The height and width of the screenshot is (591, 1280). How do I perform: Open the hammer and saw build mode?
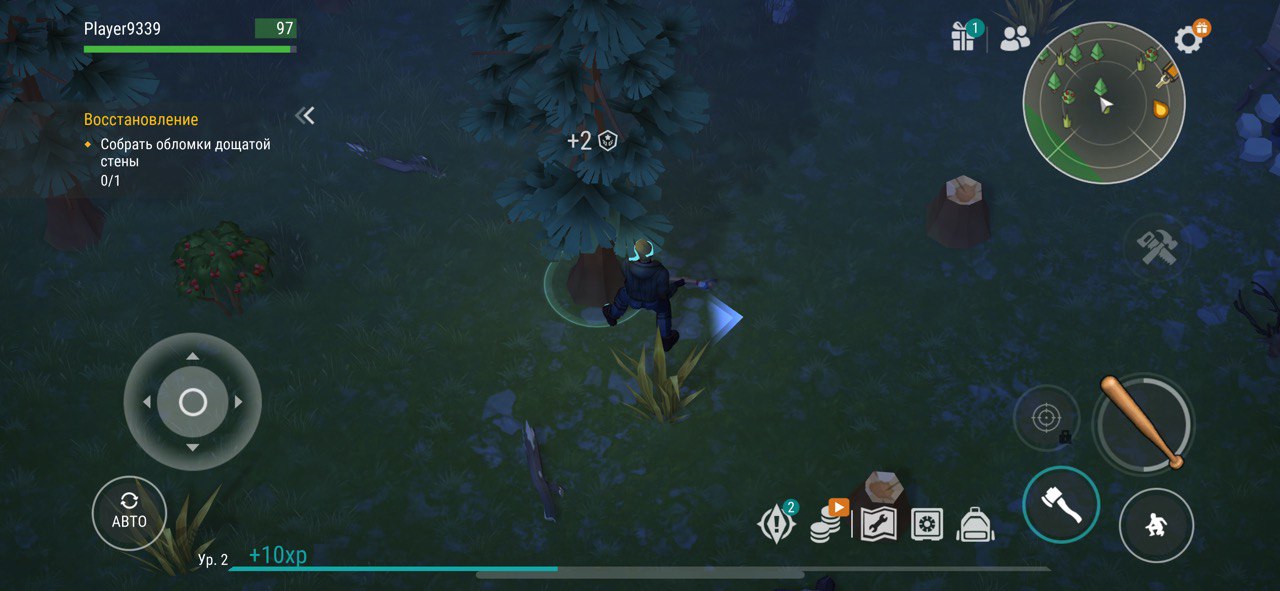coord(1158,245)
